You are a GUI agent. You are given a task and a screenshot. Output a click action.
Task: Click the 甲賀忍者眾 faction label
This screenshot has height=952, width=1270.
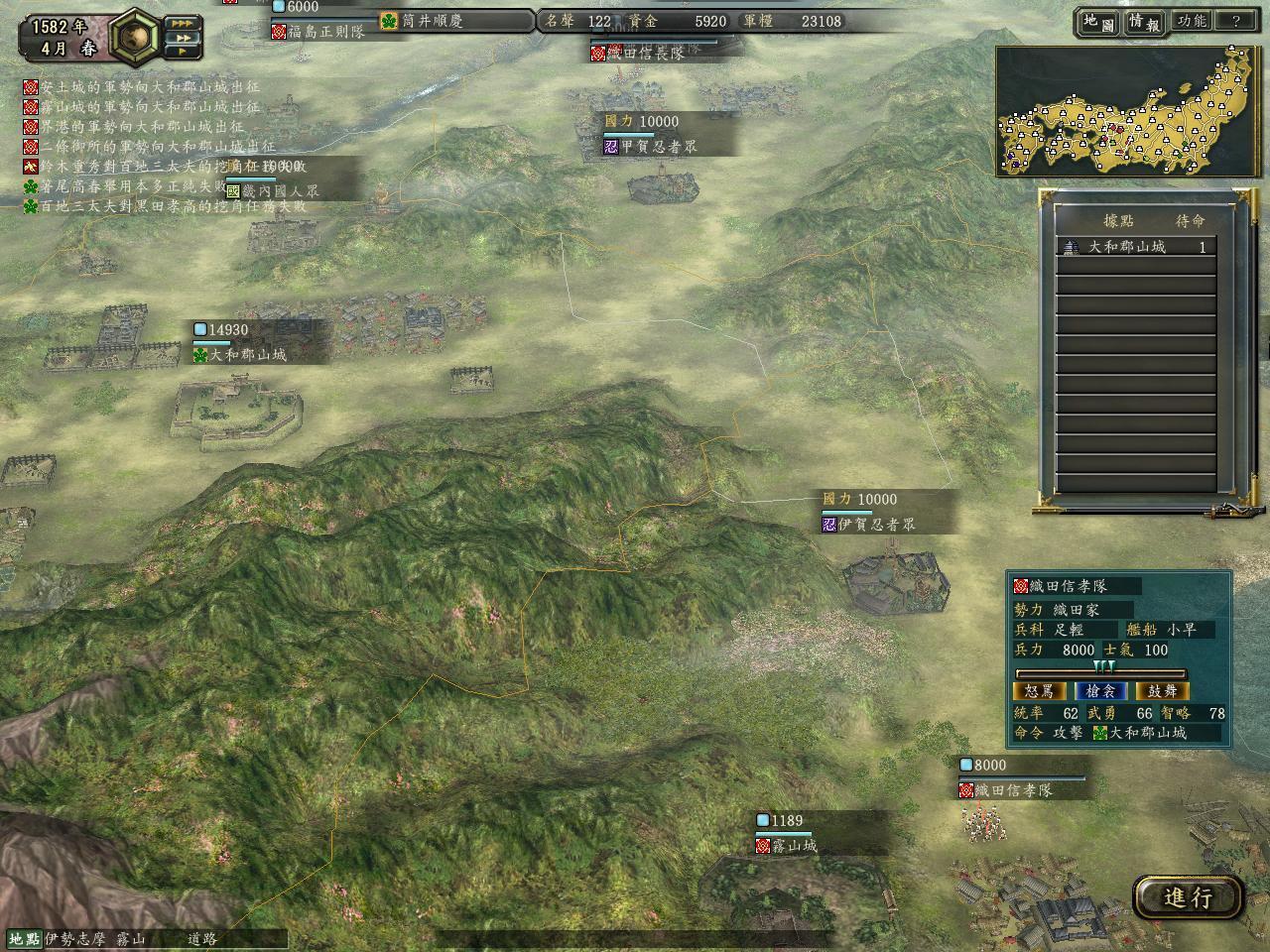(x=658, y=147)
